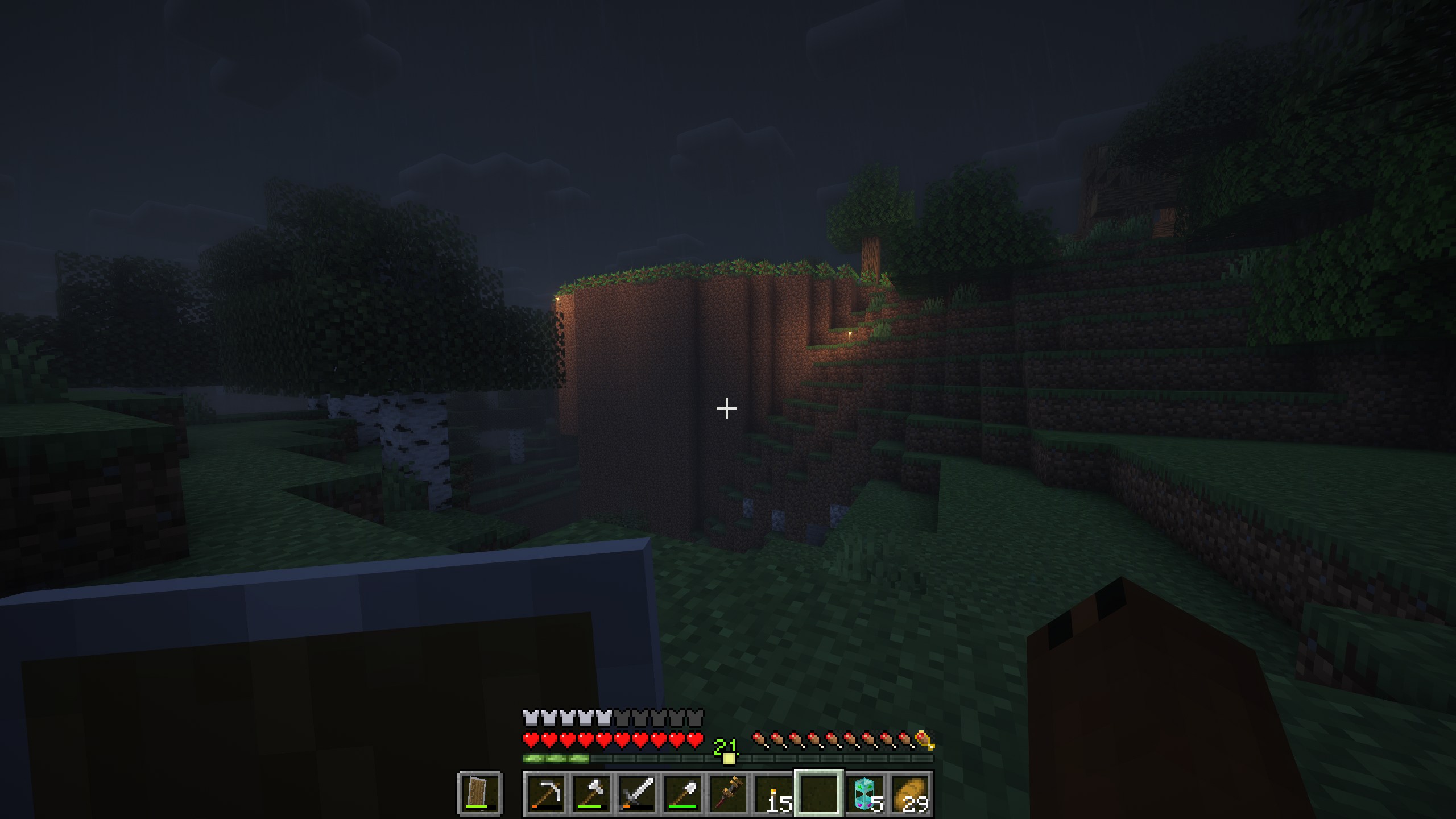Click the highlighted empty hotbar slot

point(819,793)
